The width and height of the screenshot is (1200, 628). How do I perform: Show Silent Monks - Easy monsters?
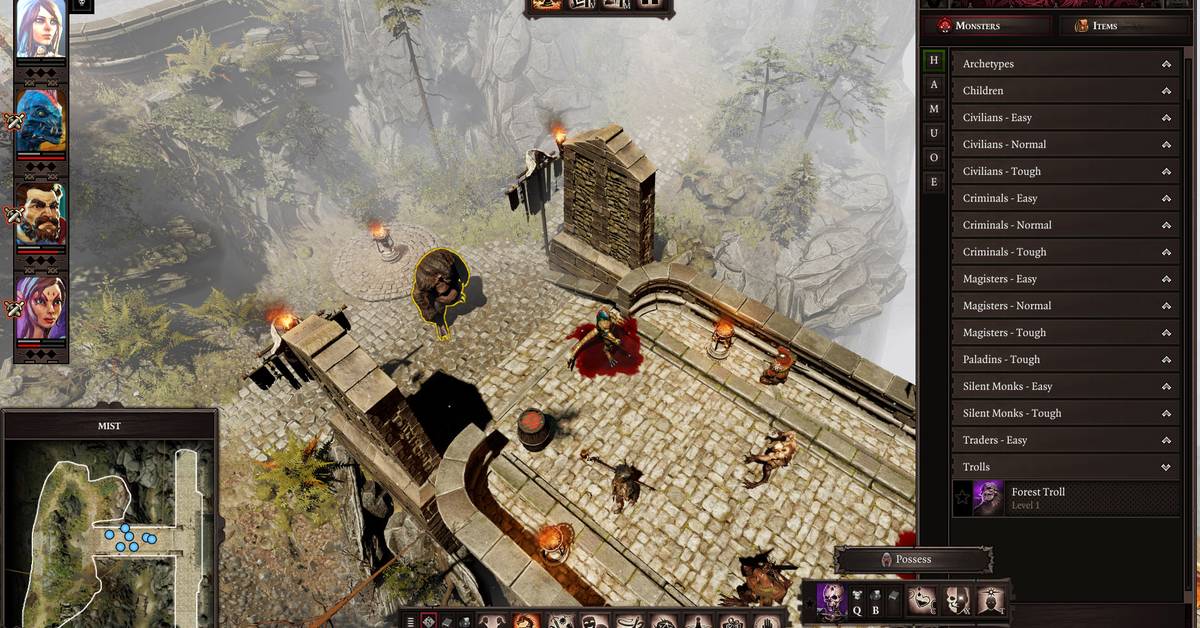1065,387
